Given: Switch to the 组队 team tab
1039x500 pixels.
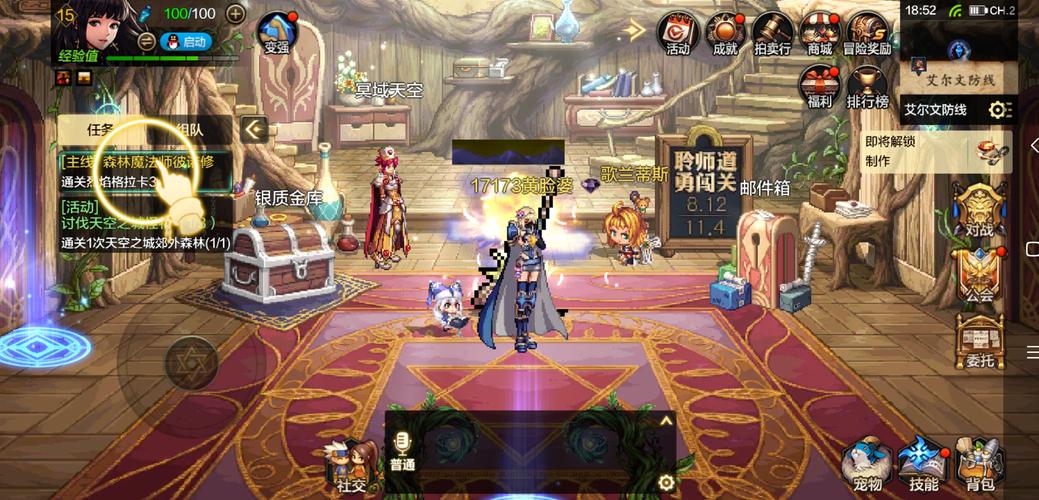Looking at the screenshot, I should click(x=190, y=129).
